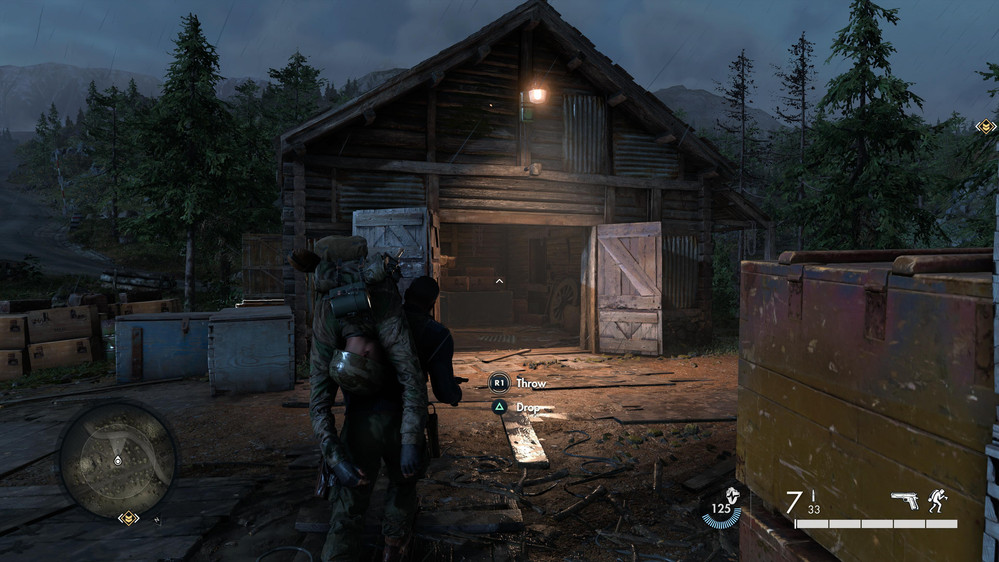This screenshot has width=999, height=562.
Task: Click the yellow objective marker below the minimap
Action: 128,518
